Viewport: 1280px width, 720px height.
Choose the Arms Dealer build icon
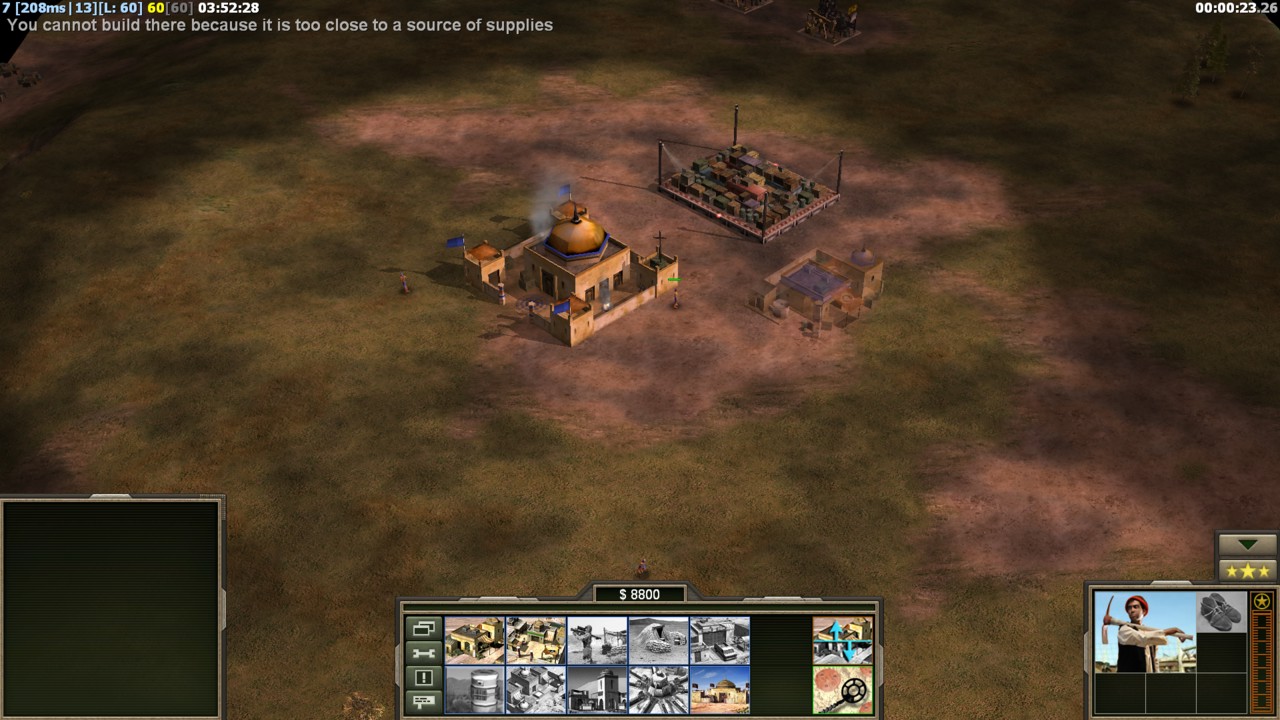719,640
